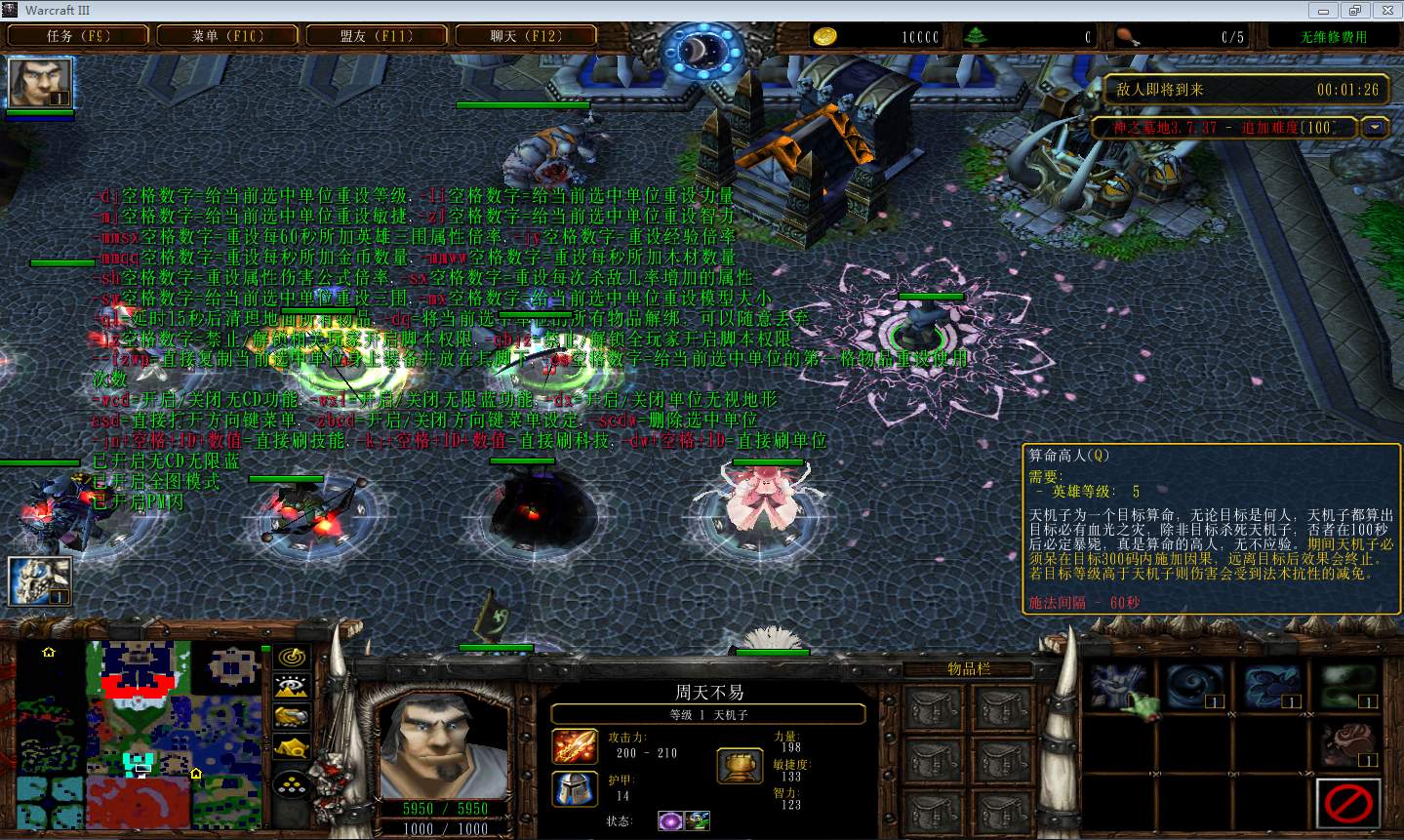Open the formation movement toggle button
Screen dimensions: 1404x840
click(x=292, y=784)
